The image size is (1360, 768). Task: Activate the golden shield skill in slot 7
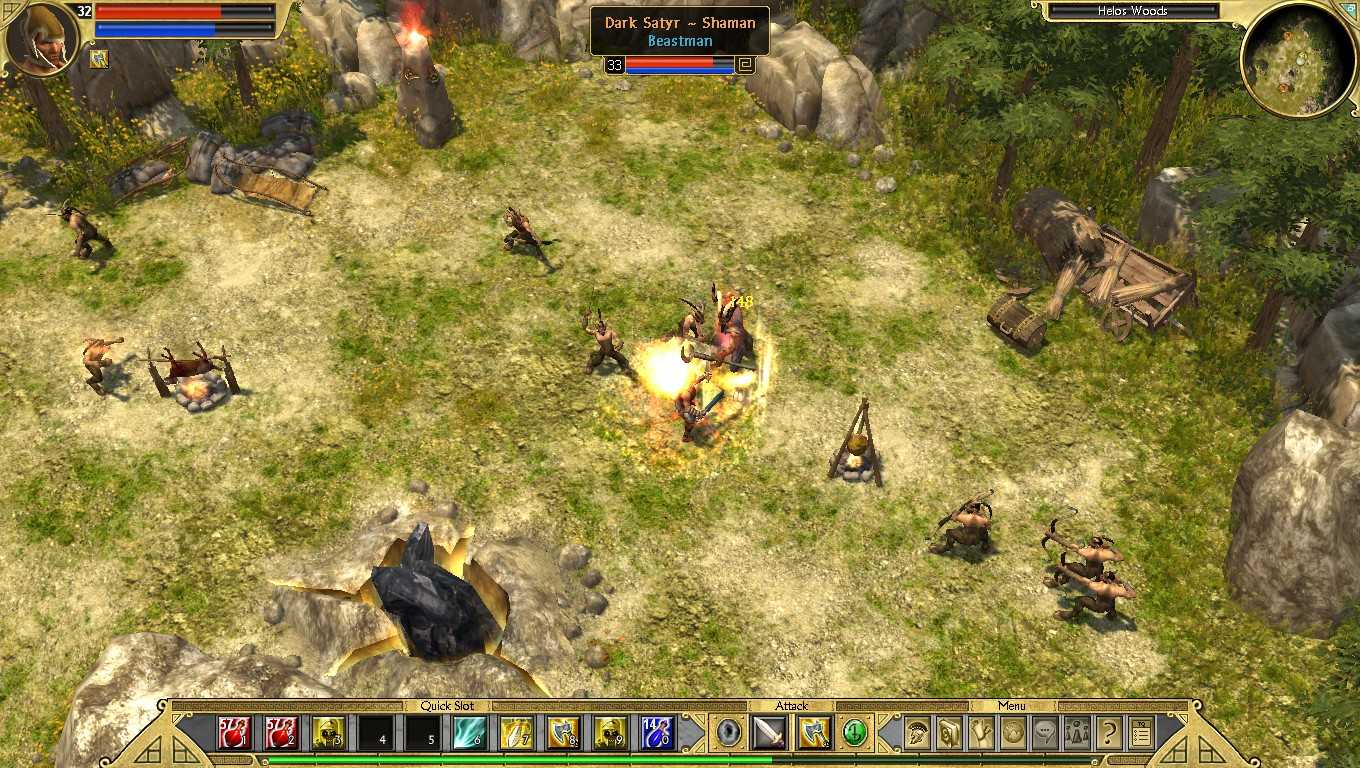517,733
